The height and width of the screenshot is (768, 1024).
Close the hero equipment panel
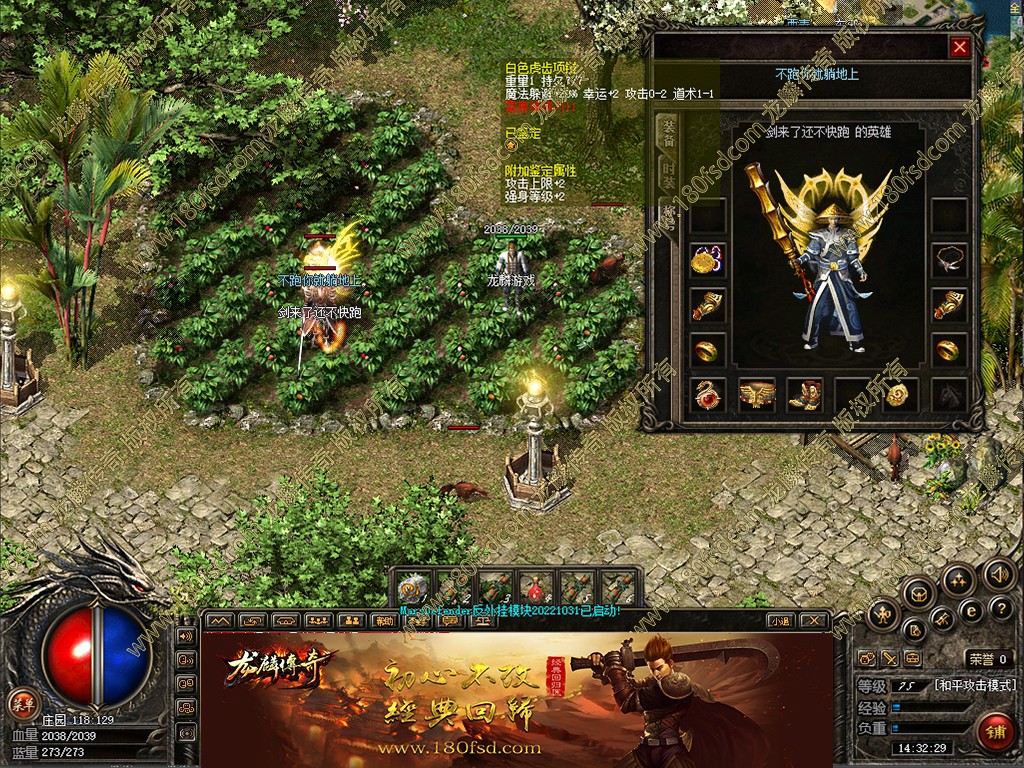pos(960,46)
